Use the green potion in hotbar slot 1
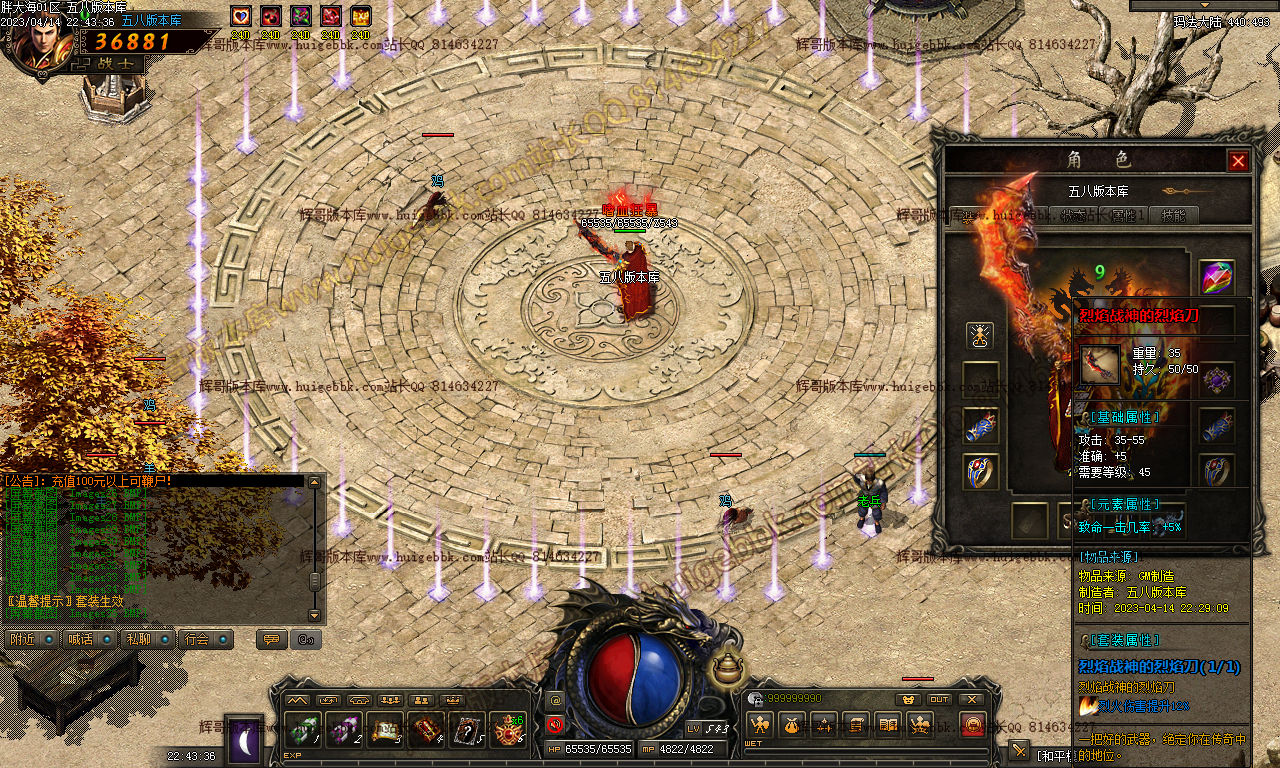1280x768 pixels. coord(302,730)
